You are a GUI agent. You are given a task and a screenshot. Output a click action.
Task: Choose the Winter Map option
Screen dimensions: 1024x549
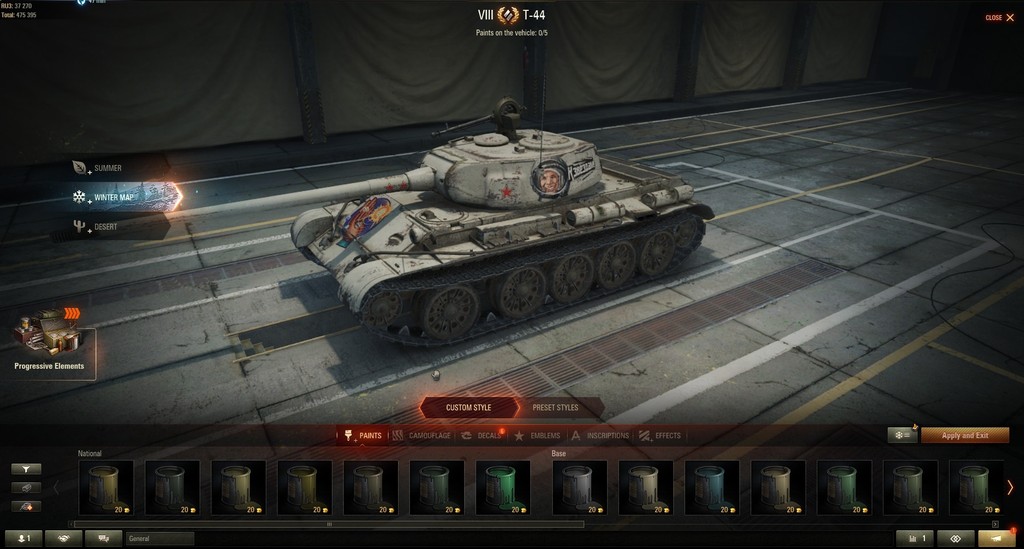point(114,197)
